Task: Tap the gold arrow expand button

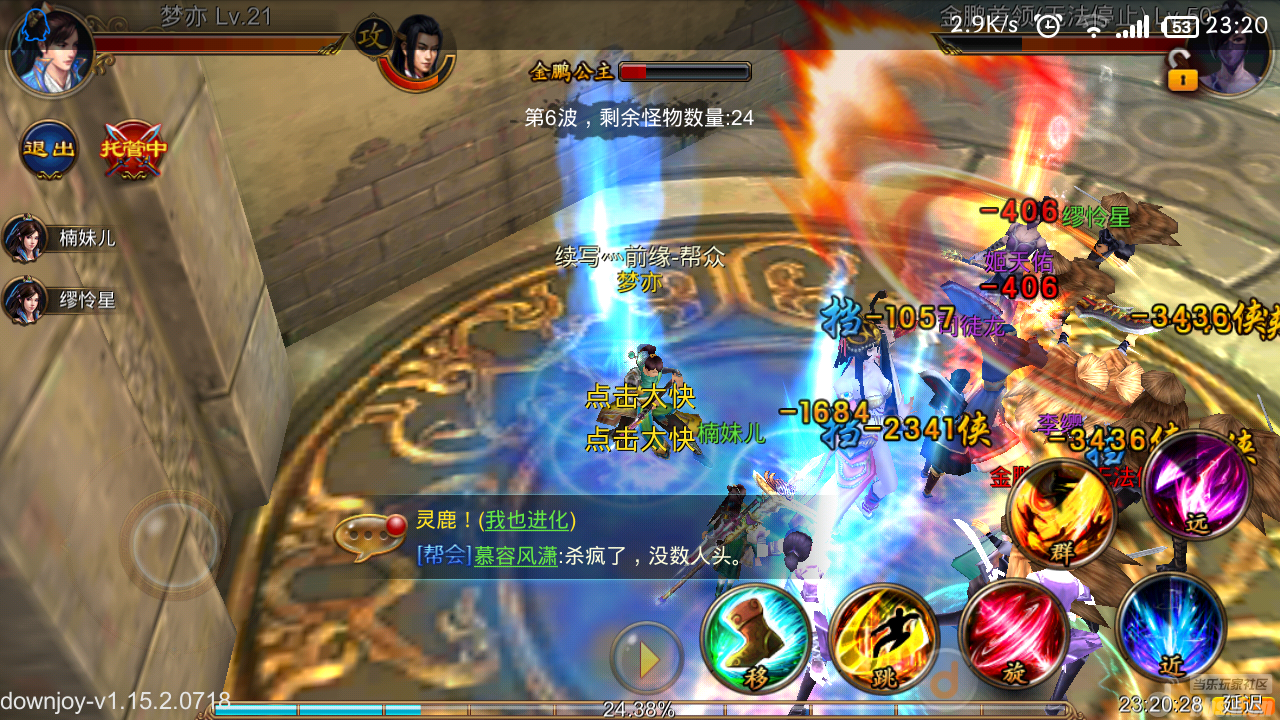Action: pos(648,658)
